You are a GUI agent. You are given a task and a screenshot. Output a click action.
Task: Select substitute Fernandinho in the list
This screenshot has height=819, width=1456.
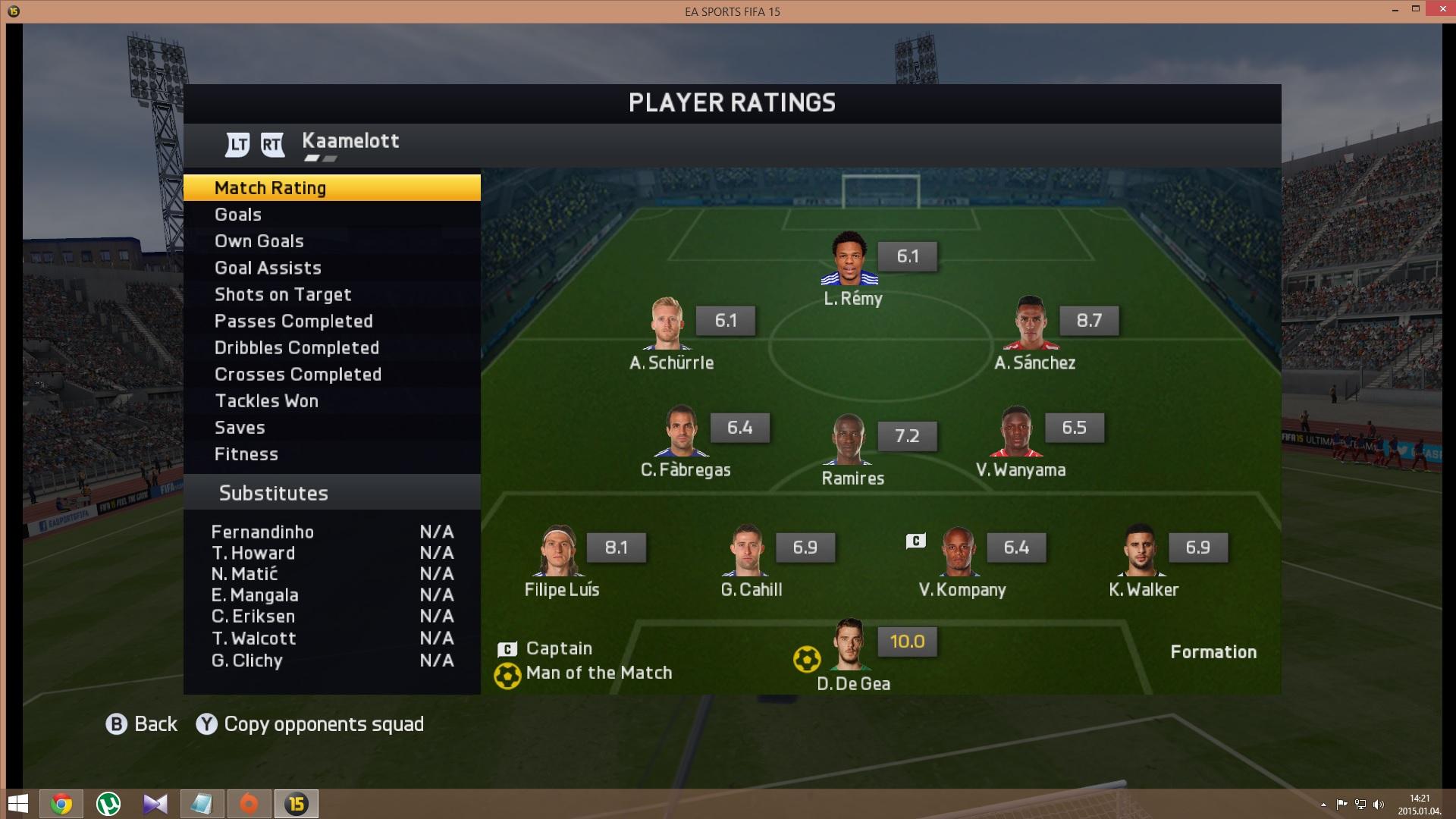pos(262,532)
